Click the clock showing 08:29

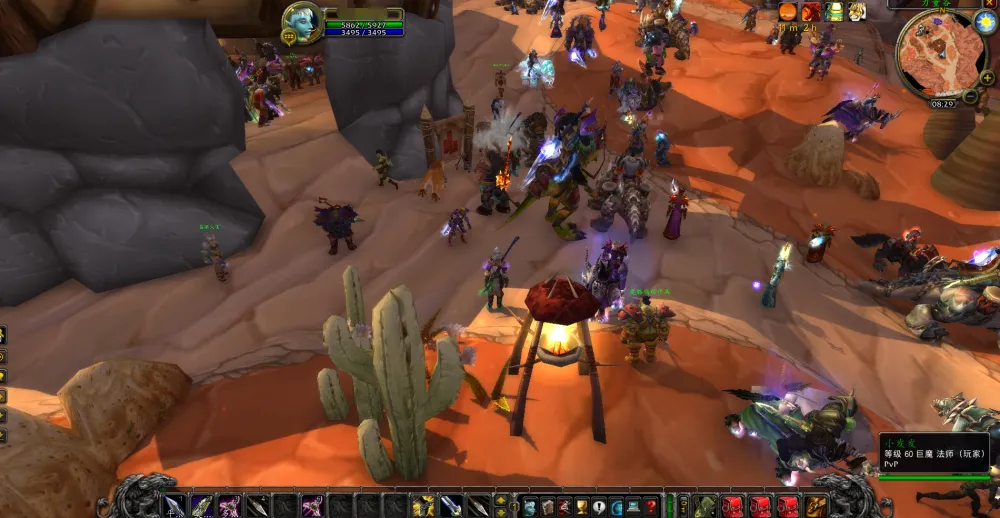942,103
